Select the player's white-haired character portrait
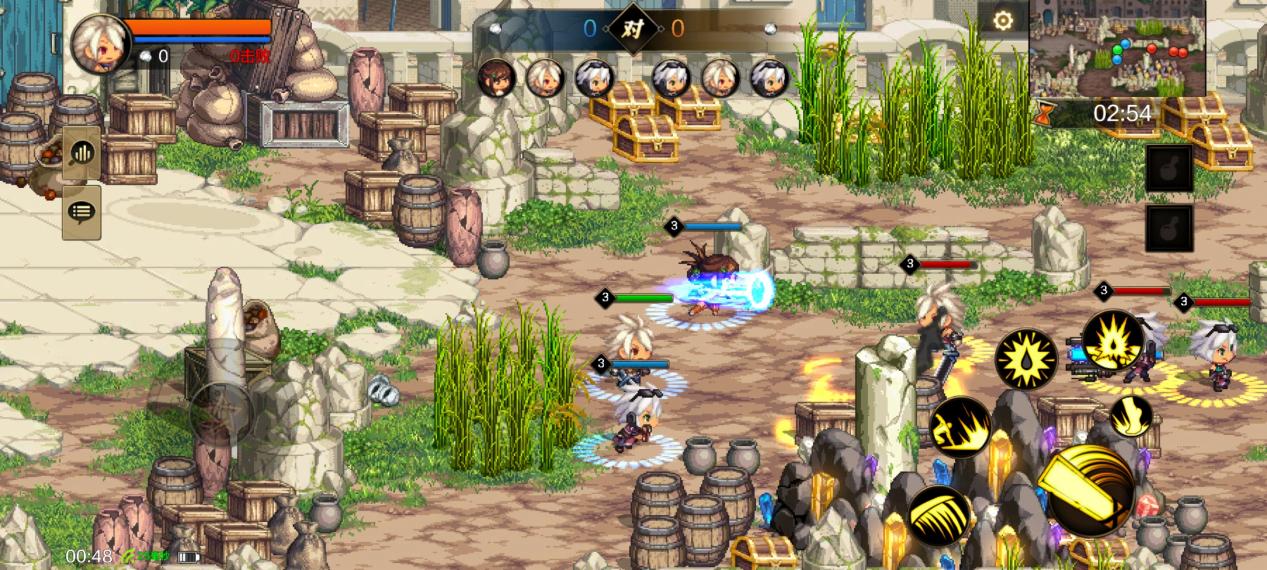Viewport: 1267px width, 570px height. pos(98,42)
